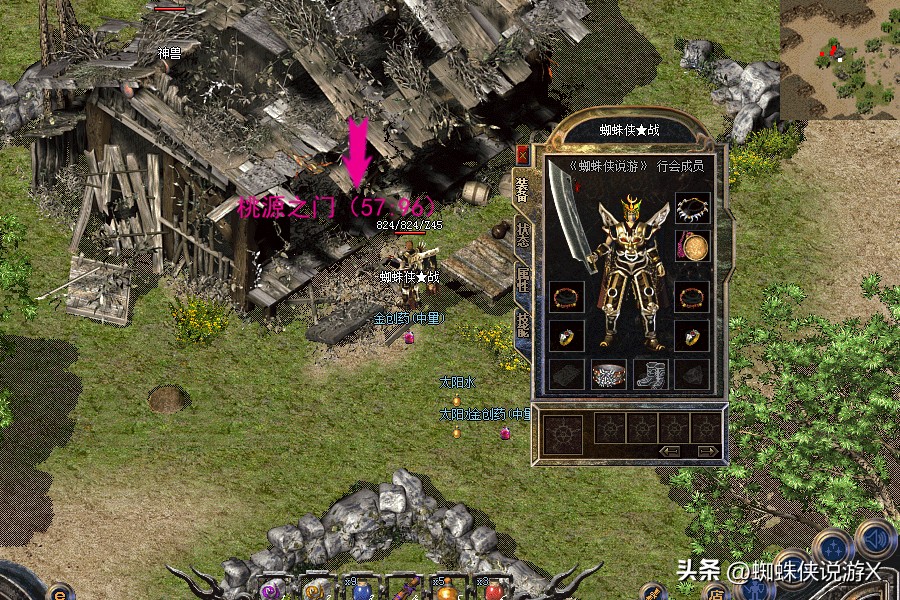This screenshot has height=600, width=900.
Task: Open the minimap
Action: click(838, 58)
